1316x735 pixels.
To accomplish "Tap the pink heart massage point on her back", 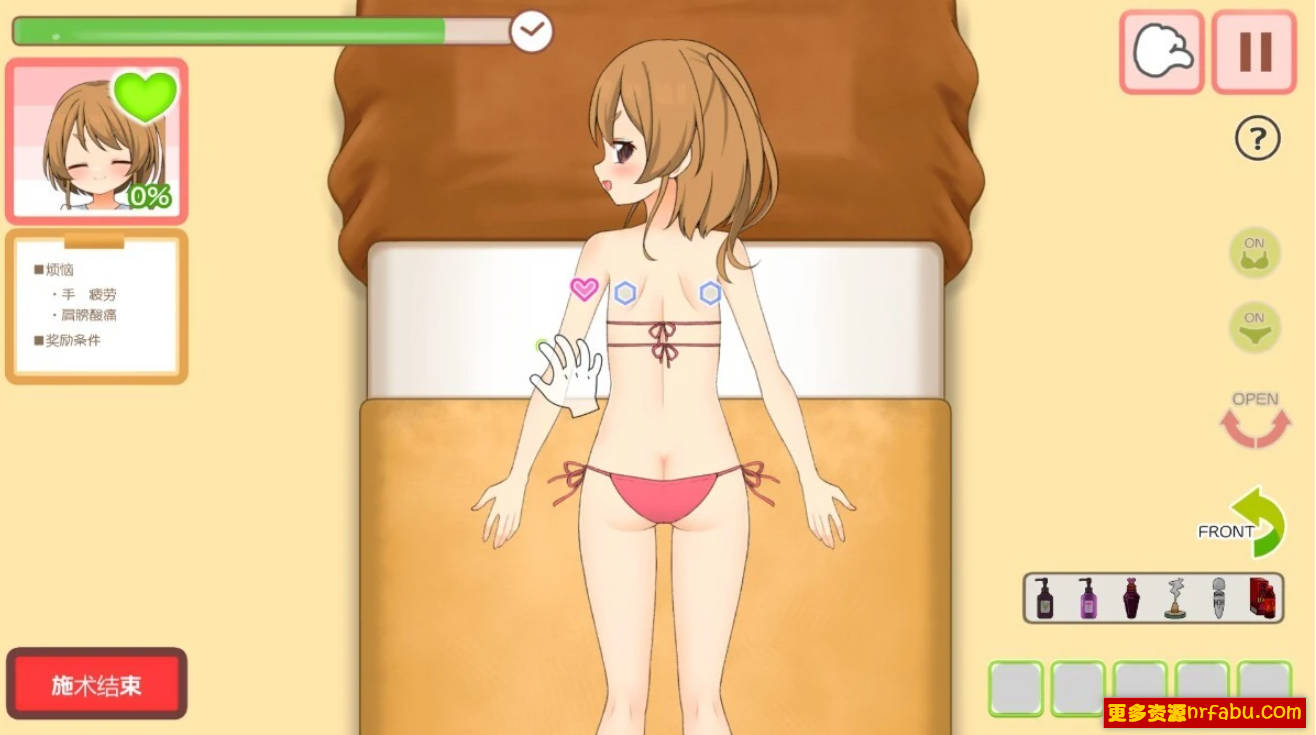I will pyautogui.click(x=581, y=290).
